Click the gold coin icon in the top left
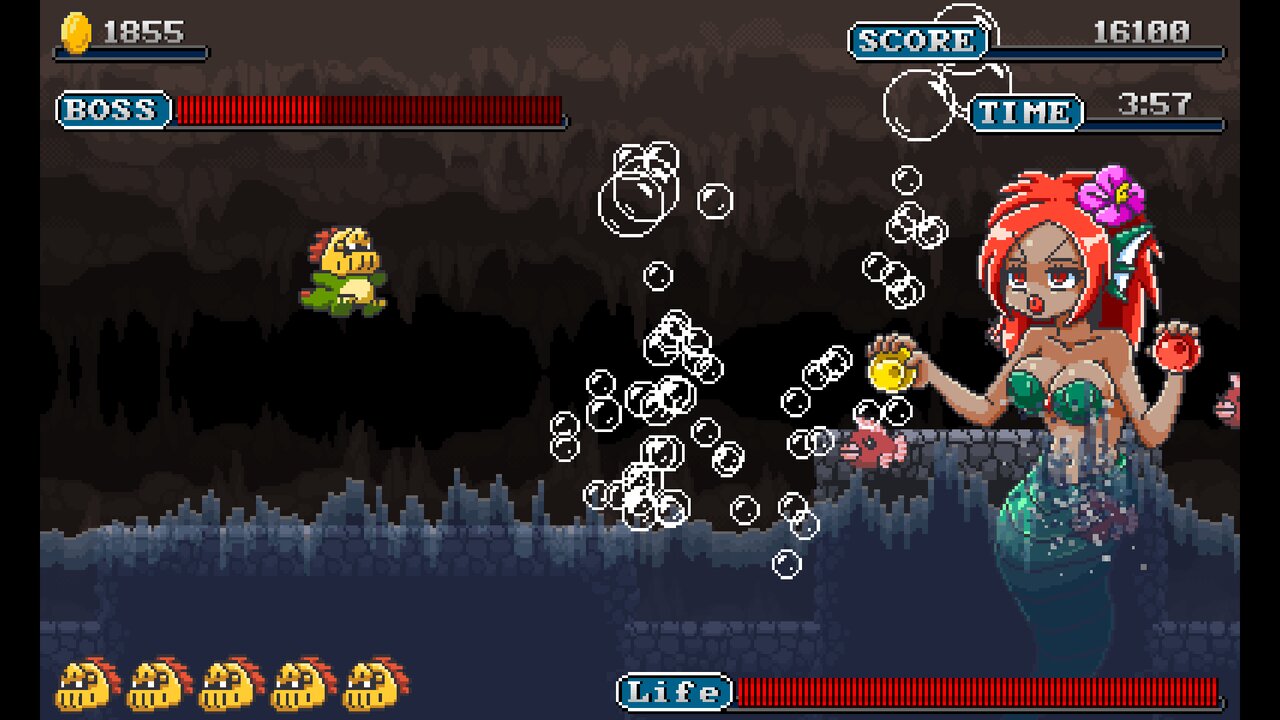This screenshot has height=720, width=1280. [x=75, y=29]
